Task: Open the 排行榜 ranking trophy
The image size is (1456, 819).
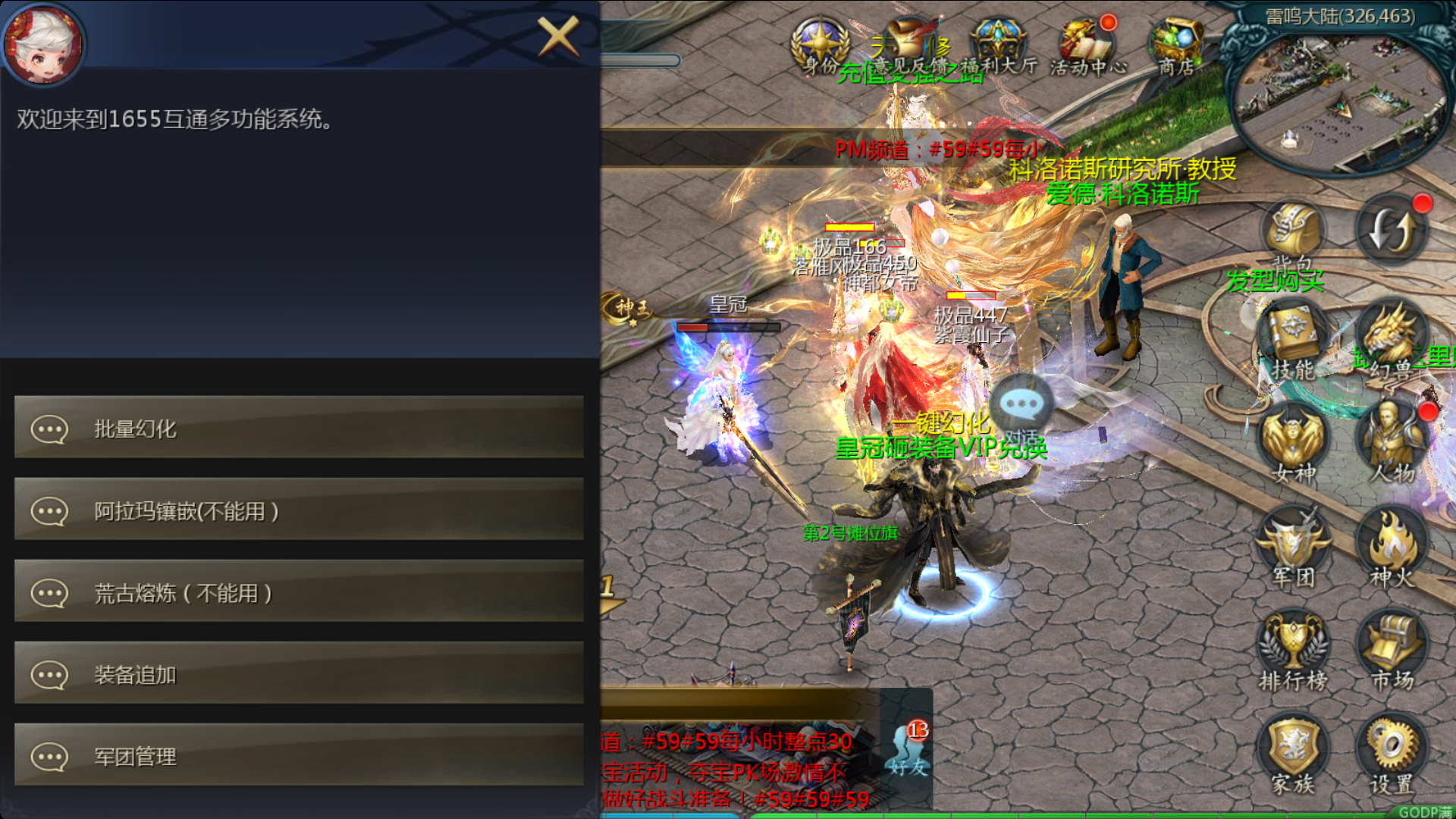Action: pos(1293,648)
